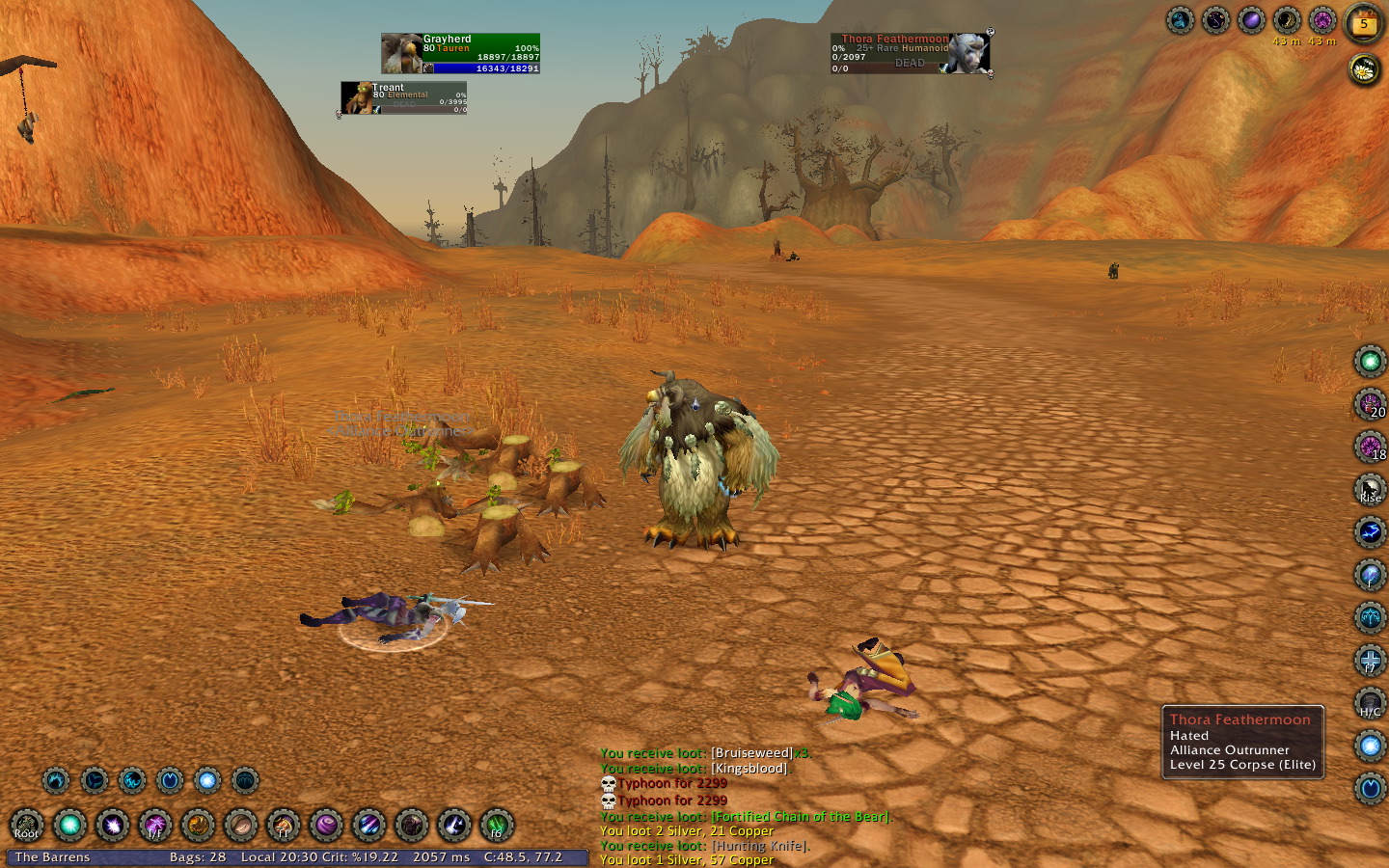The width and height of the screenshot is (1389, 868).
Task: Click The Barrens zone text on info bar
Action: point(53,857)
